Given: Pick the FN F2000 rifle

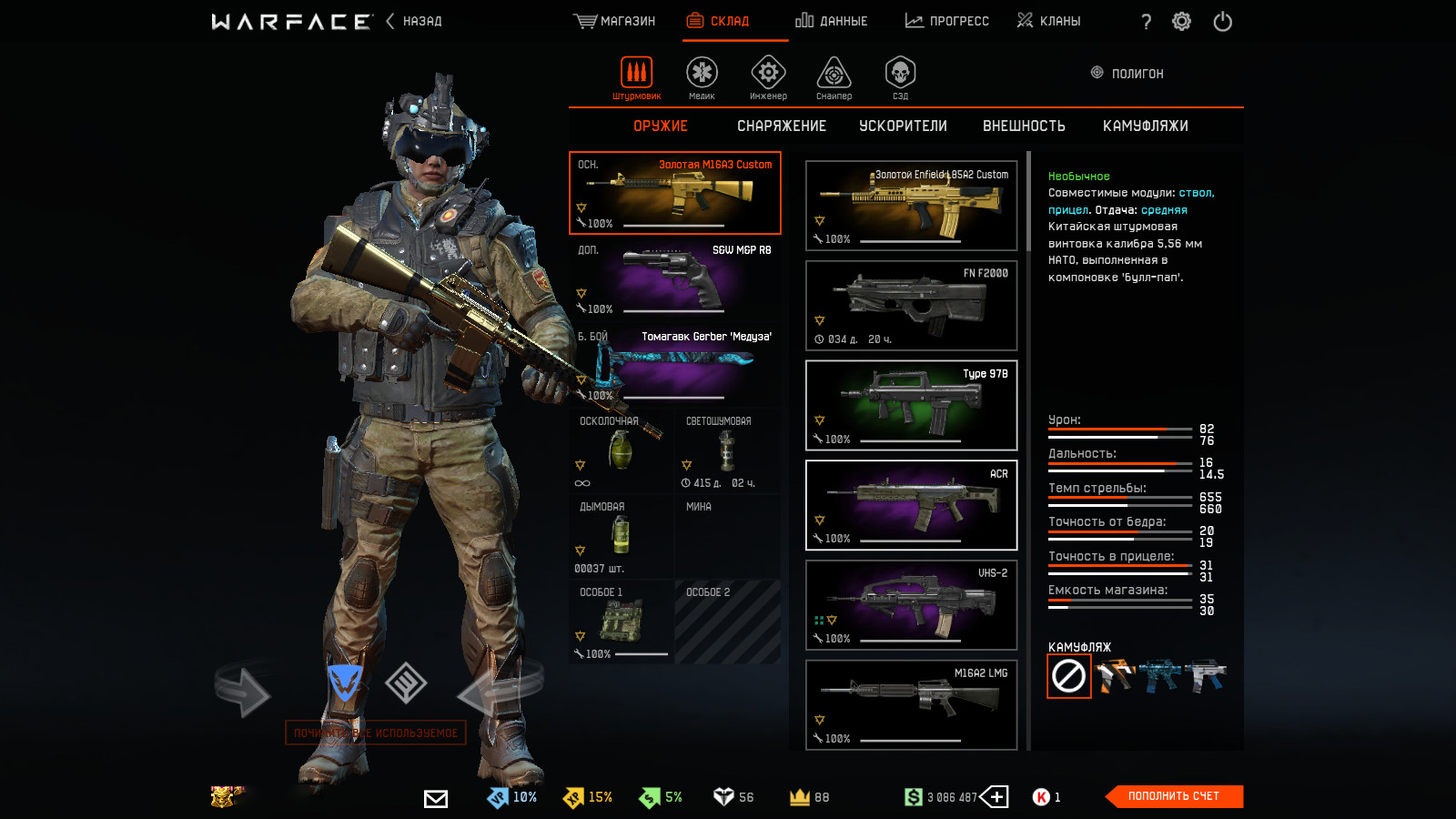Looking at the screenshot, I should point(911,306).
